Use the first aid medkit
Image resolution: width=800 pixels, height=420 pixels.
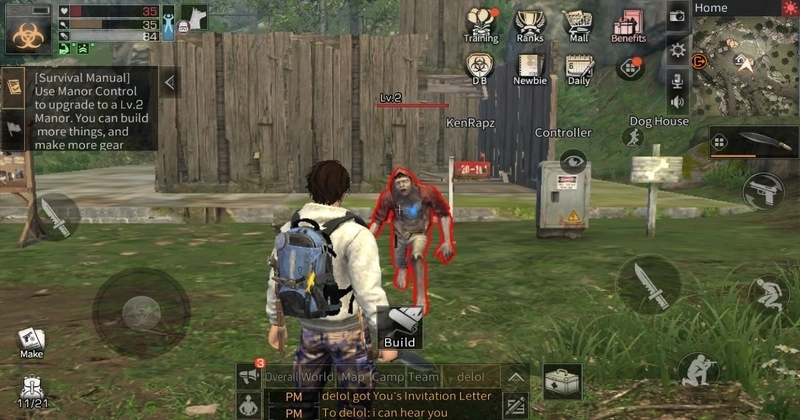pyautogui.click(x=562, y=381)
